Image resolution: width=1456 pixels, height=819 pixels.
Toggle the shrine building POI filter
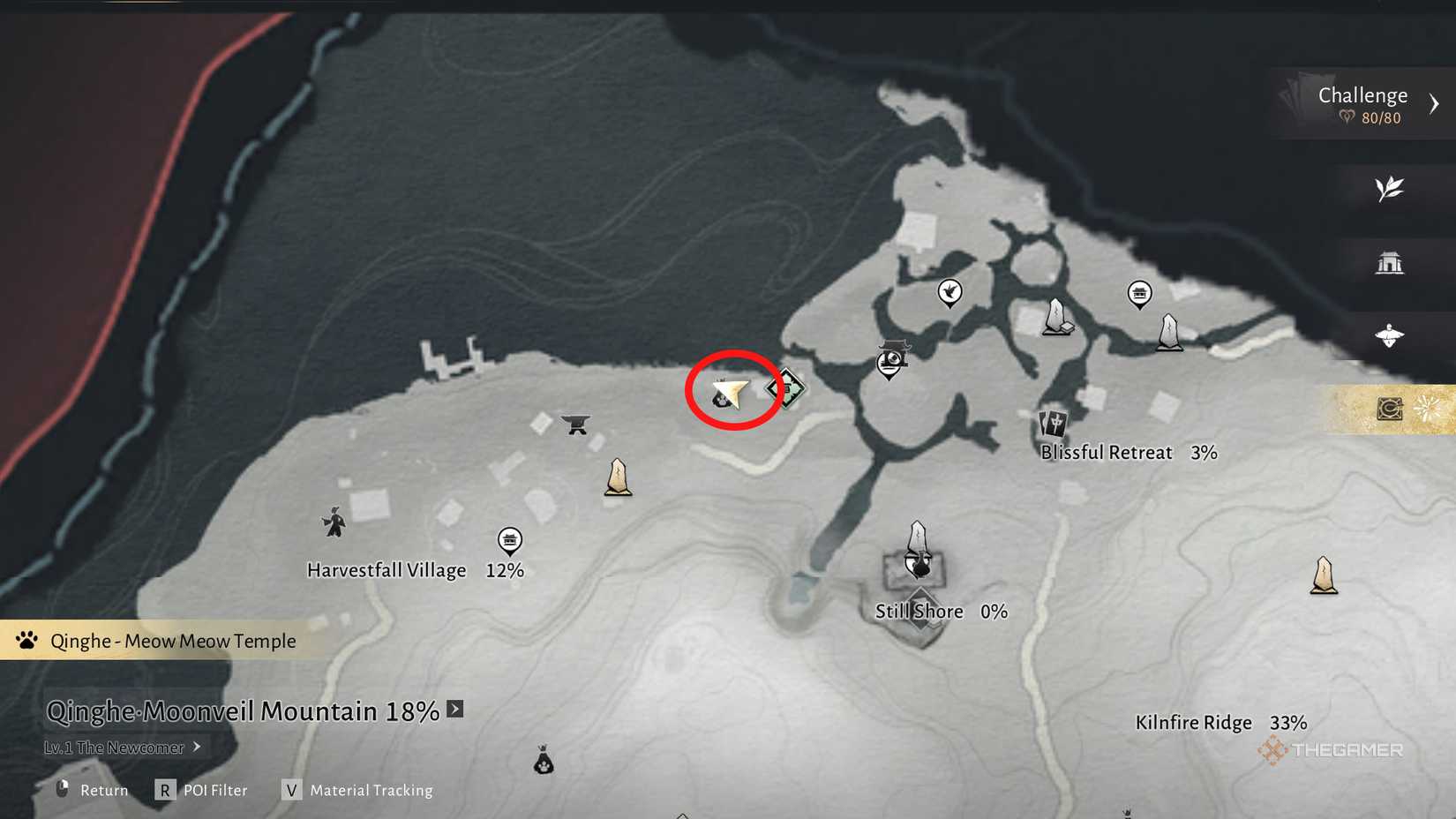[x=1390, y=261]
